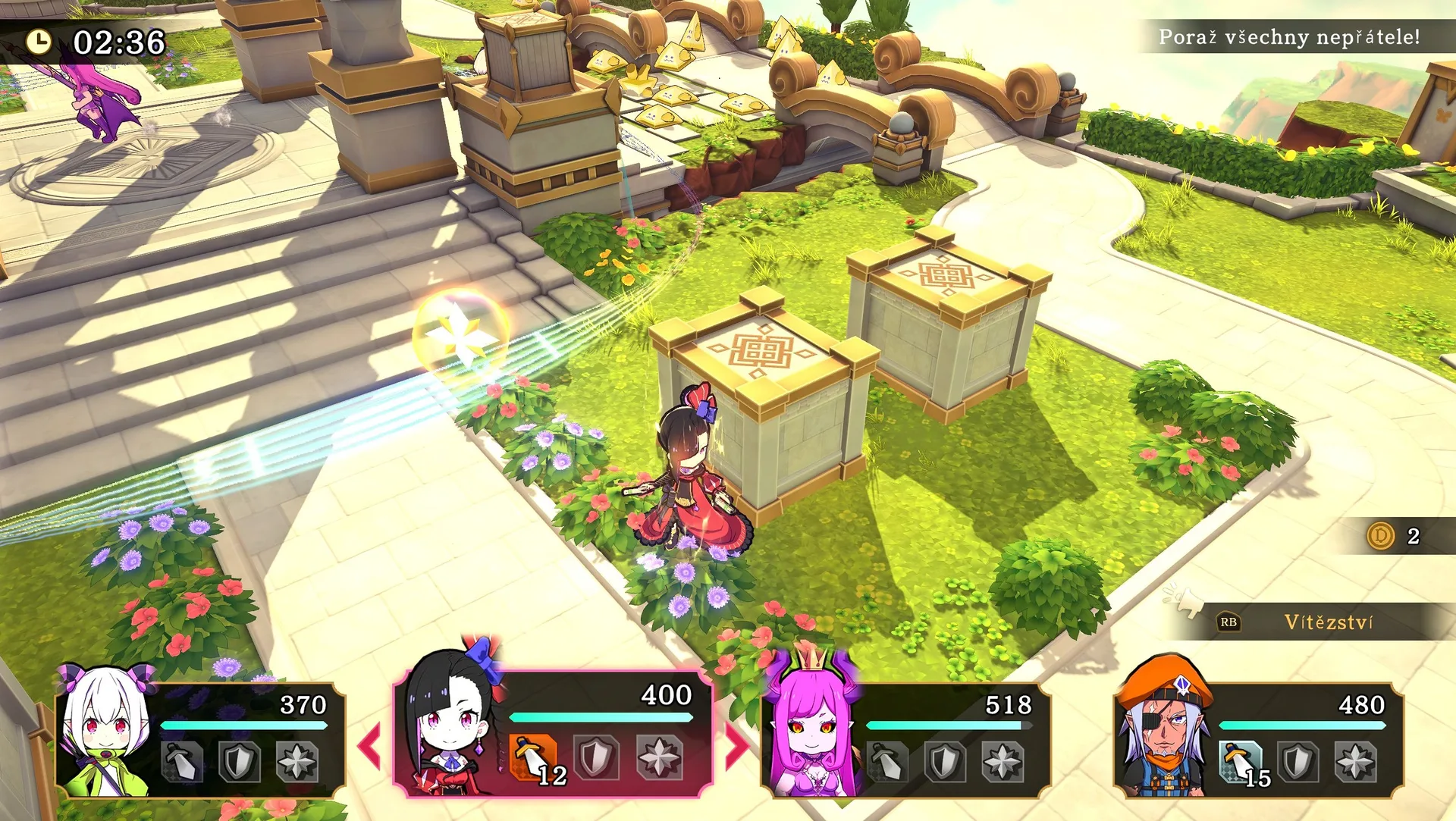The width and height of the screenshot is (1456, 821).
Task: Select the white-haired elf character panel
Action: pos(201,739)
